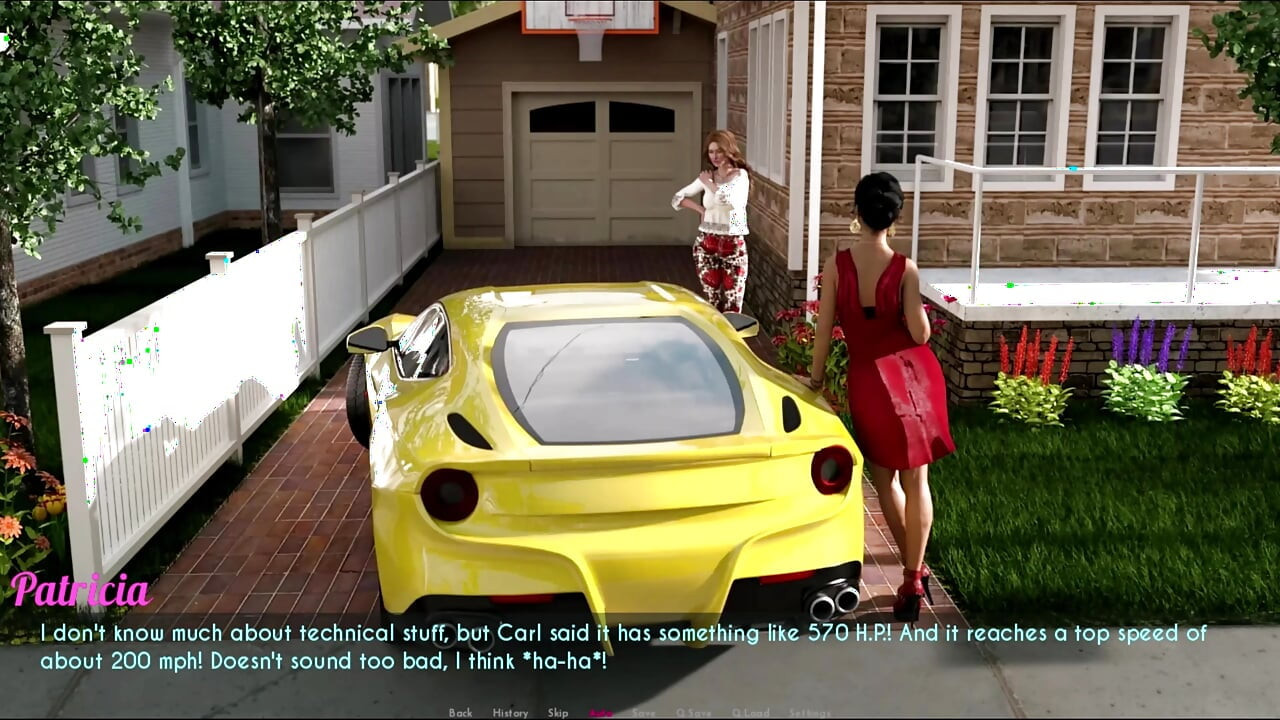Toggle Auto-advance mode
The image size is (1280, 720).
(x=601, y=713)
